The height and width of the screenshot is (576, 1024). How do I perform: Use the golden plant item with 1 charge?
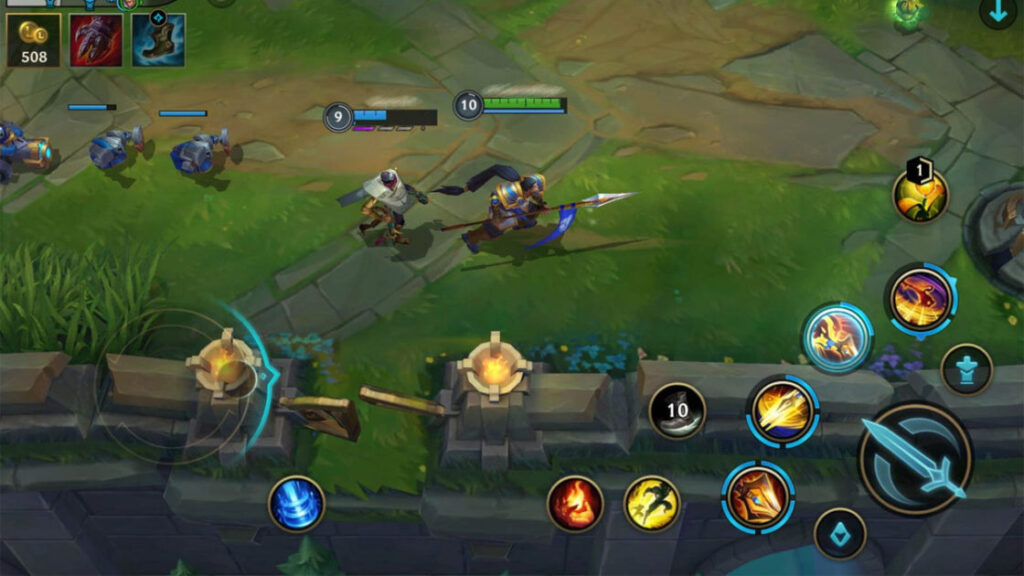click(x=920, y=195)
